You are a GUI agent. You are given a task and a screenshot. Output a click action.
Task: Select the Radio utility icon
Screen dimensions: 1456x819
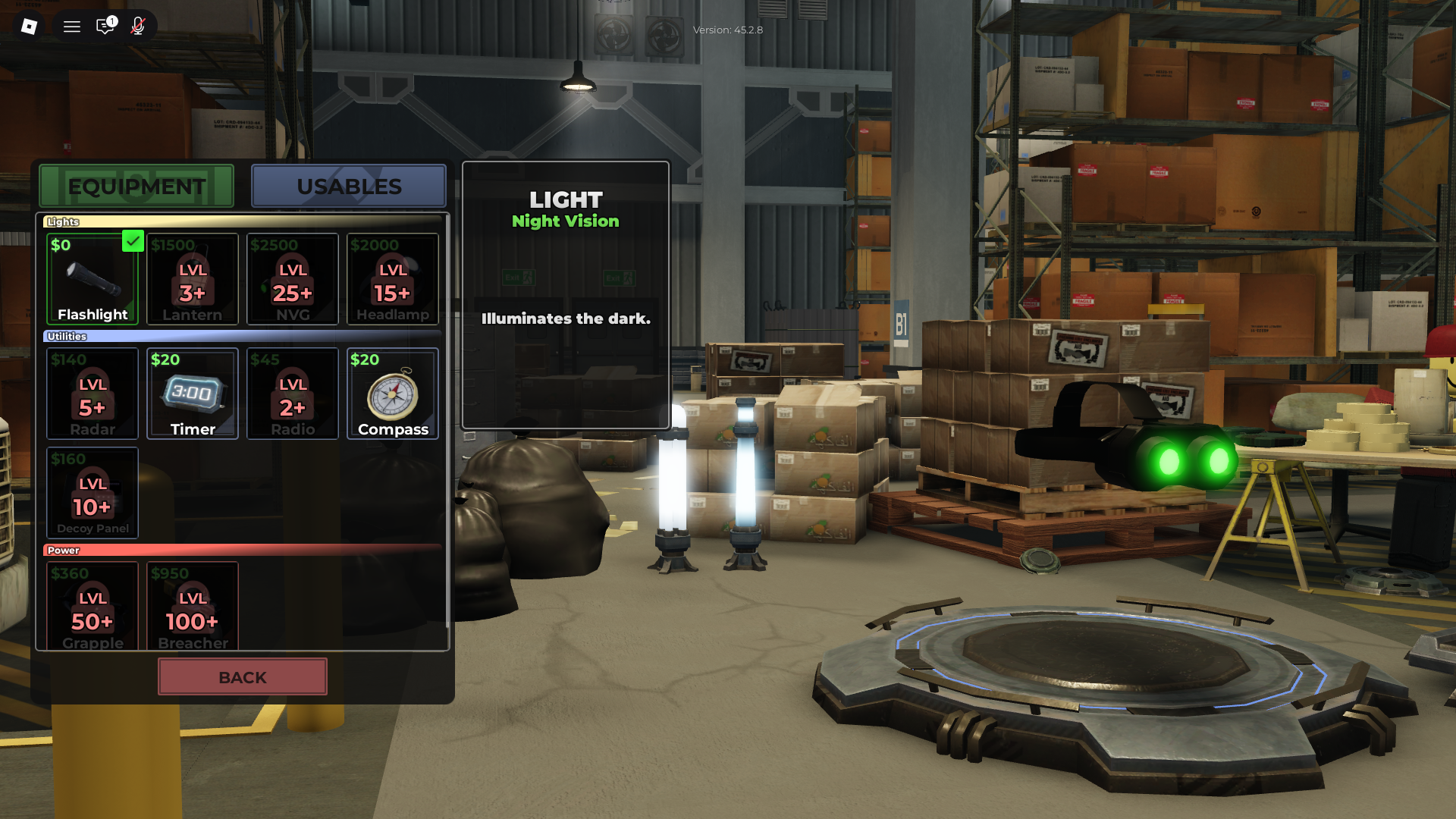[292, 394]
